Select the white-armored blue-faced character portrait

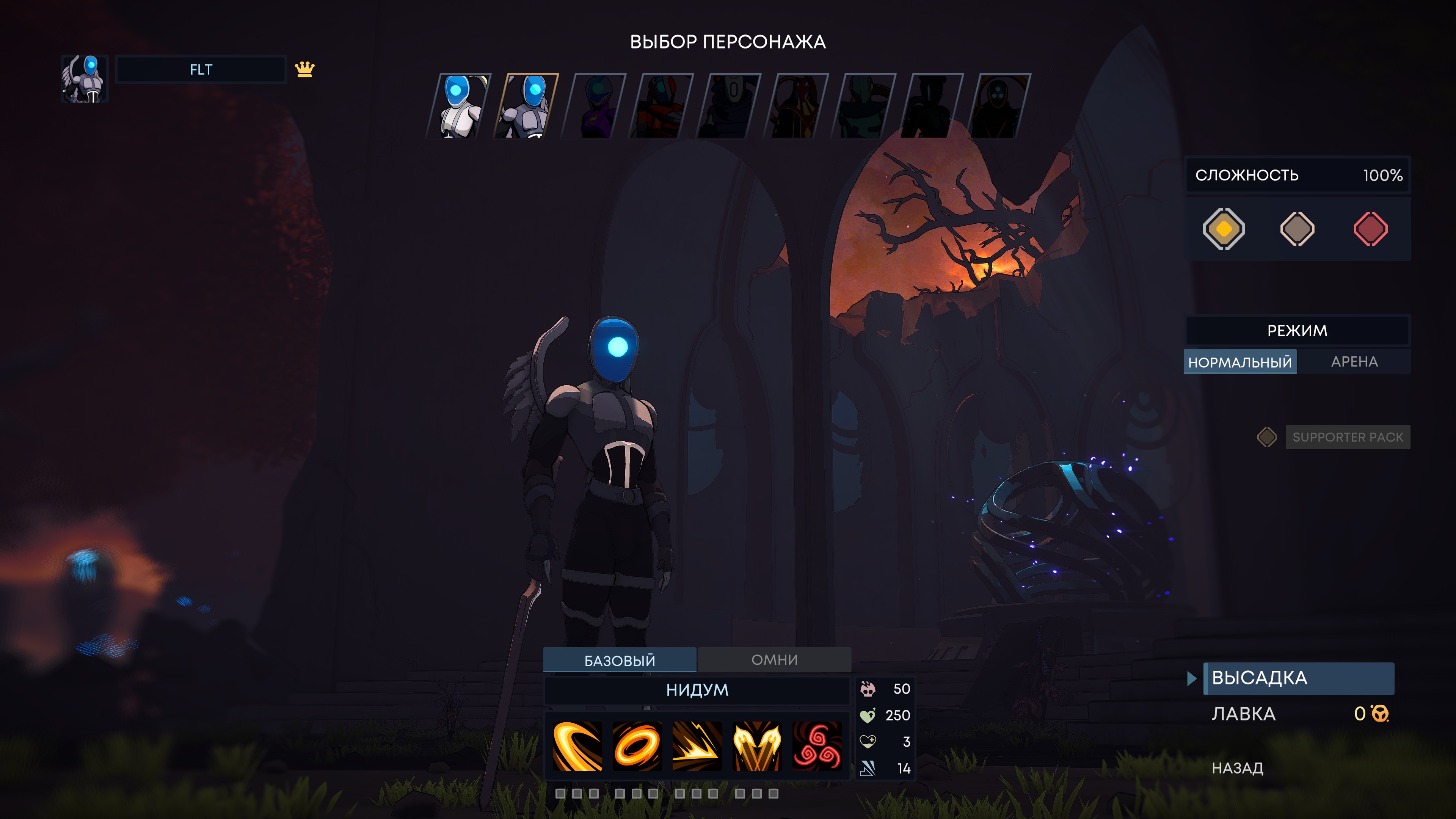click(x=460, y=106)
